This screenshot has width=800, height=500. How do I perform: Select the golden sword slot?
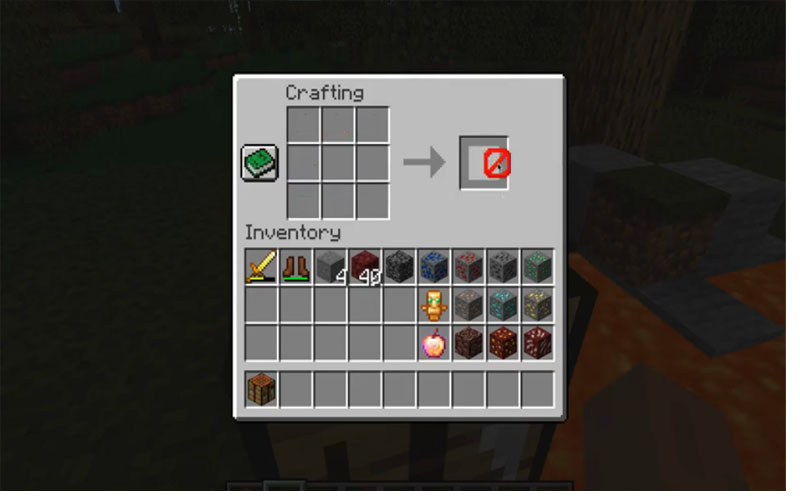262,267
